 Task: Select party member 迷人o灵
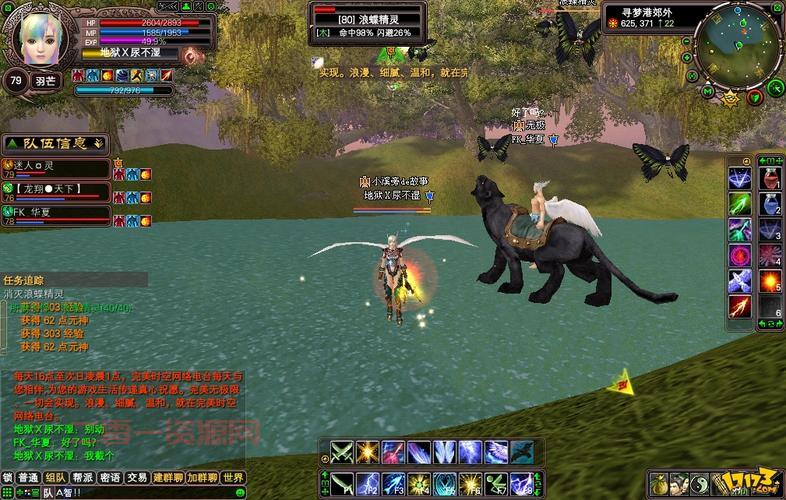point(58,166)
